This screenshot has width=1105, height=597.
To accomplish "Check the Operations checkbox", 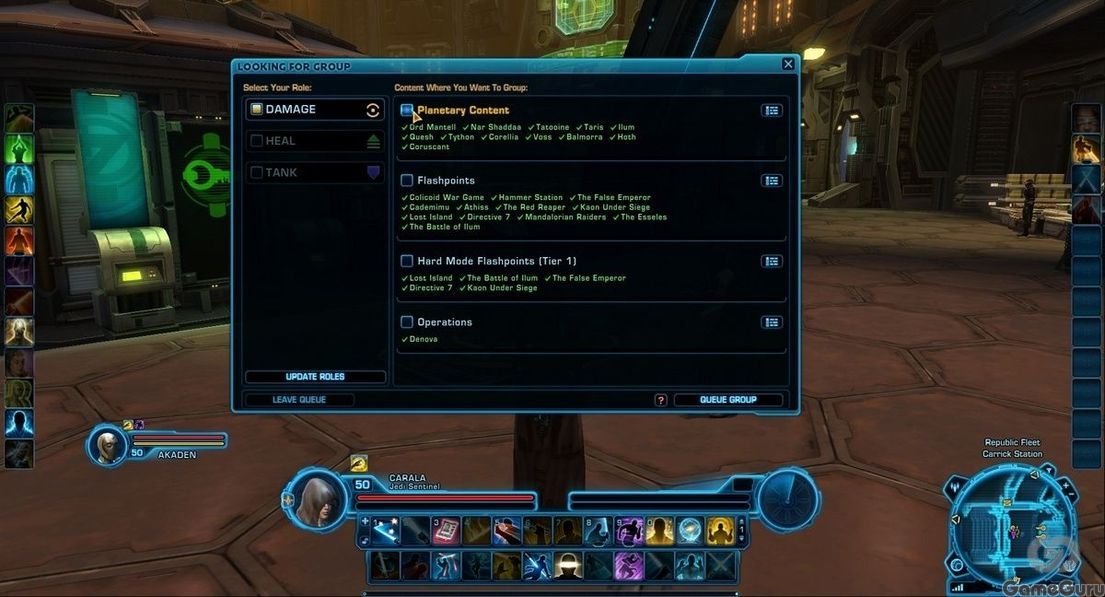I will coord(407,322).
